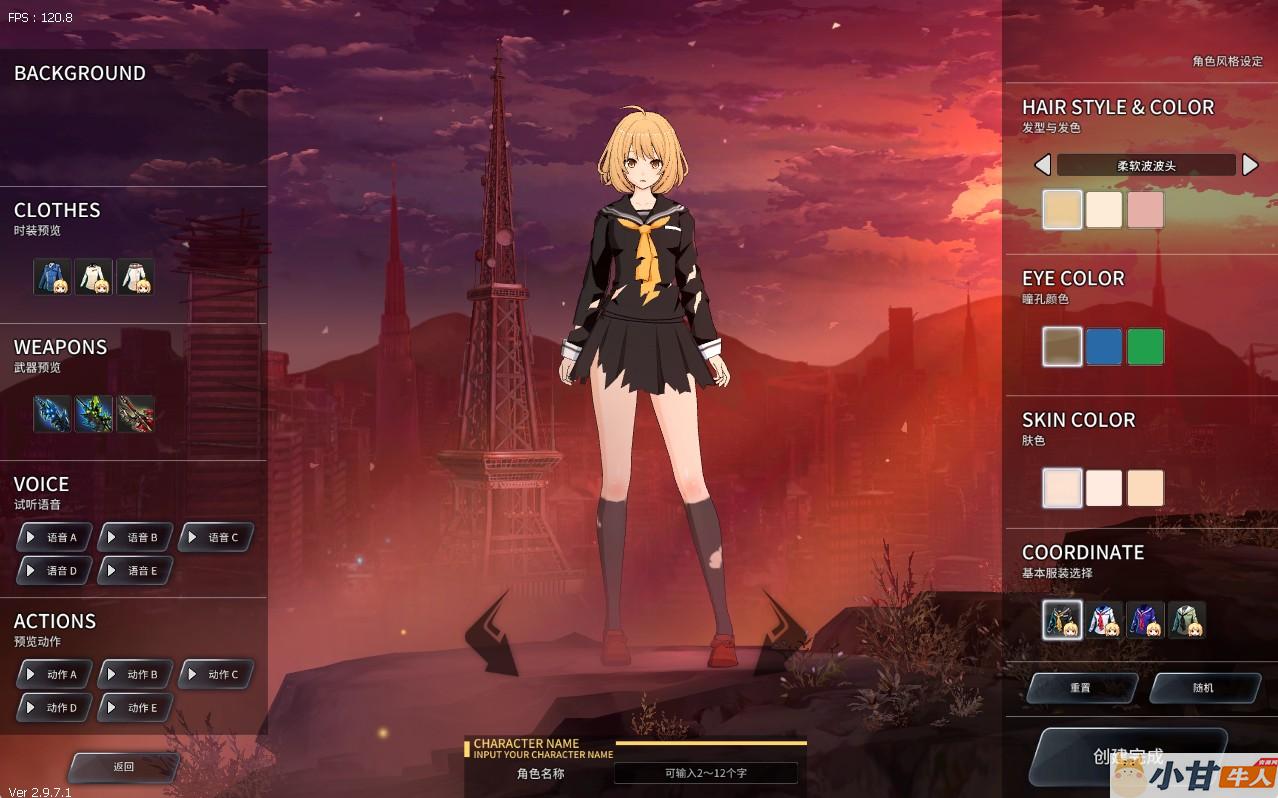Preview action 动作 E
This screenshot has width=1278, height=798.
(x=136, y=707)
